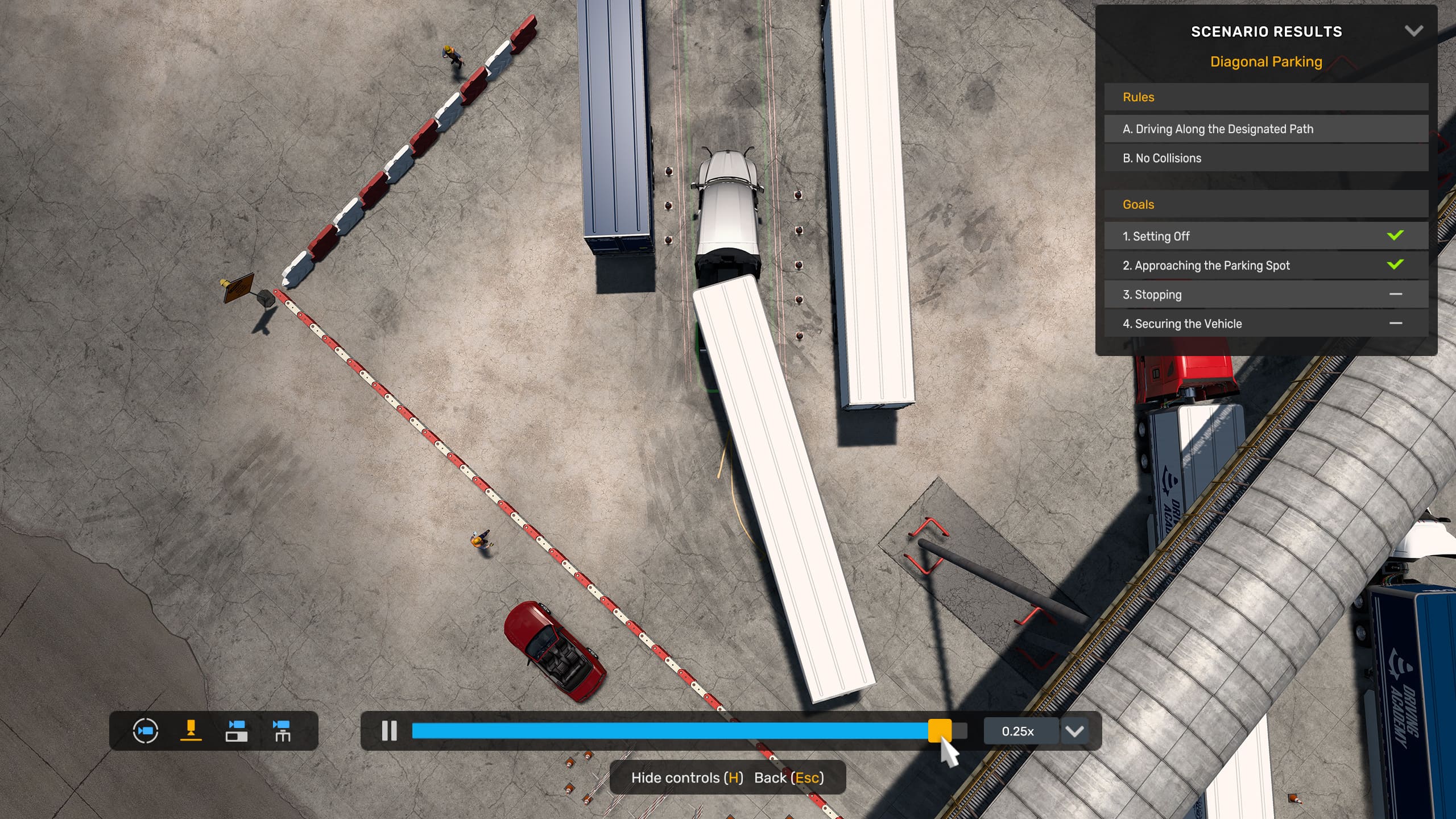Select the Securing the Vehicle goal
The image size is (1456, 819).
(1266, 324)
